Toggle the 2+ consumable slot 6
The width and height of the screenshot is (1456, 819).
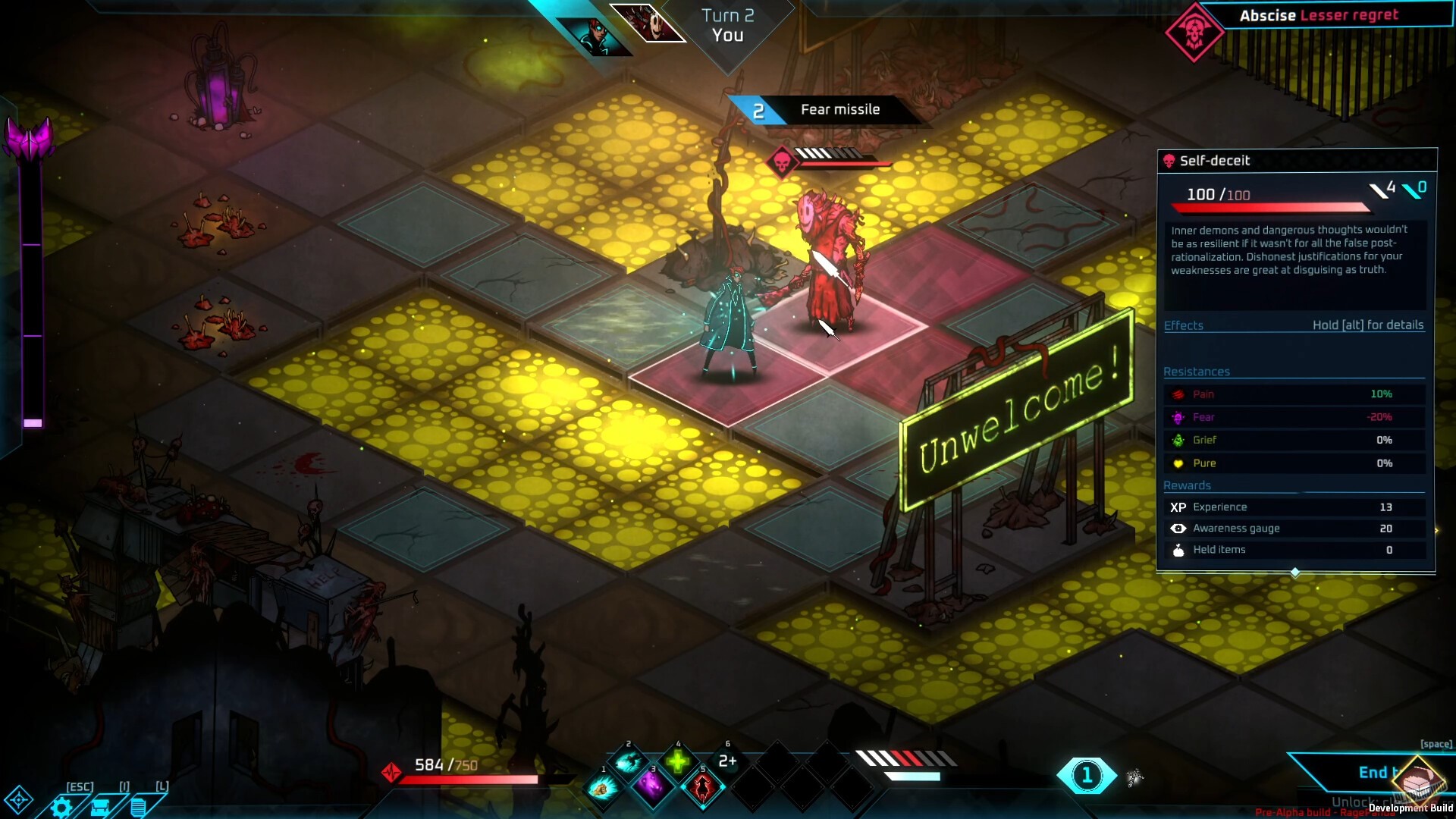[728, 760]
